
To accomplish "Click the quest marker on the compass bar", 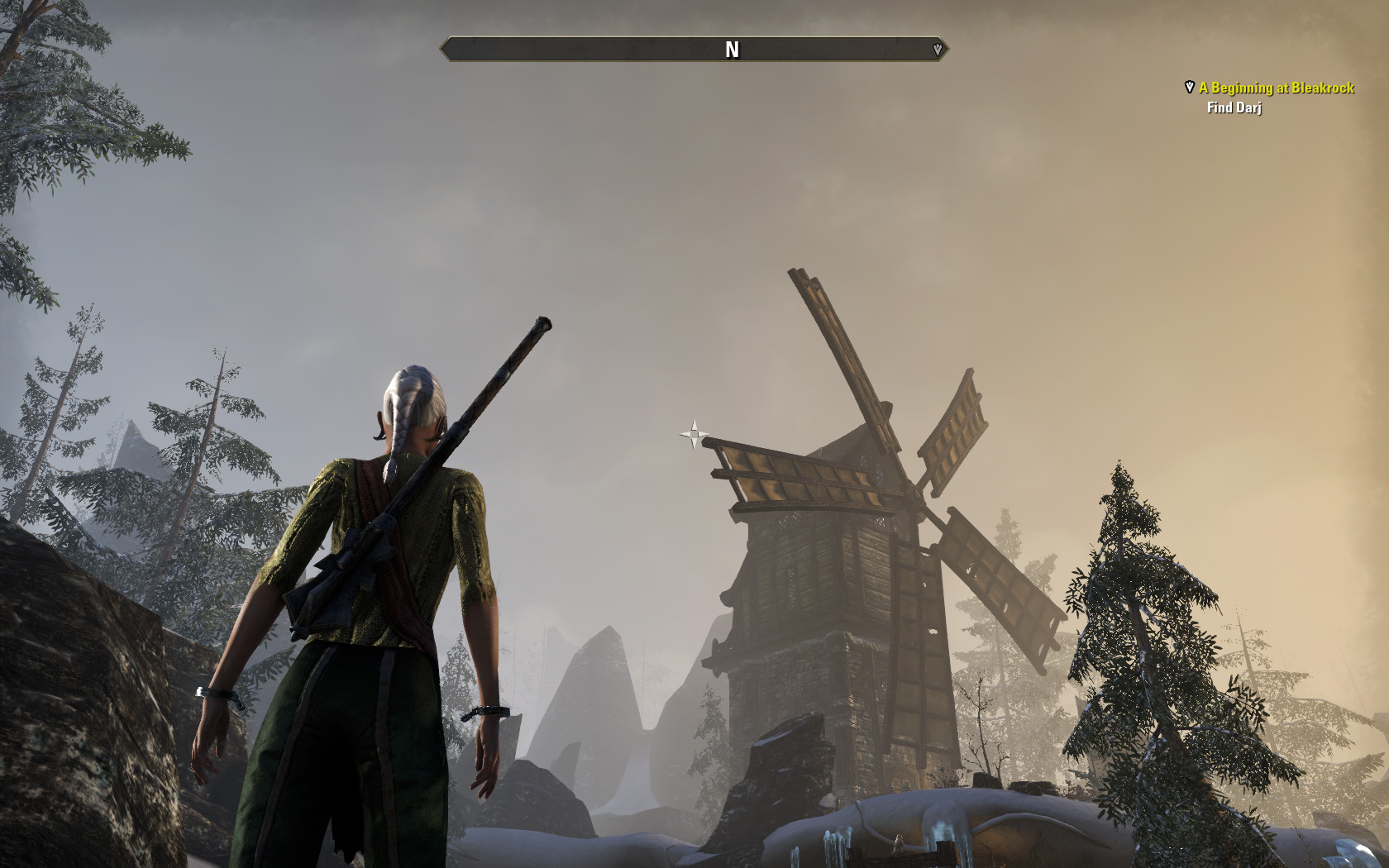I will click(x=937, y=50).
